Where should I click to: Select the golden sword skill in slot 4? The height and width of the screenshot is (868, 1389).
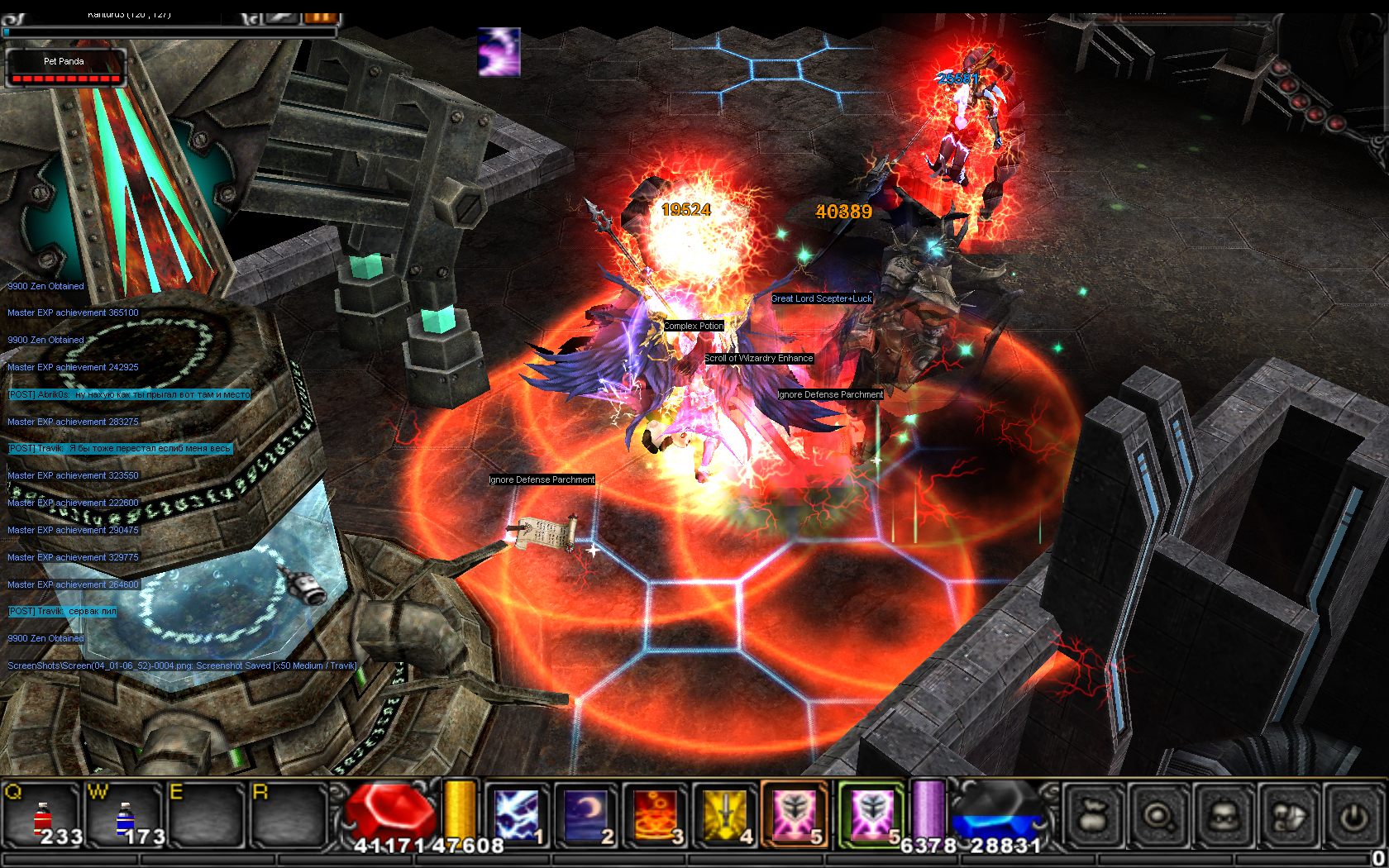[x=725, y=815]
